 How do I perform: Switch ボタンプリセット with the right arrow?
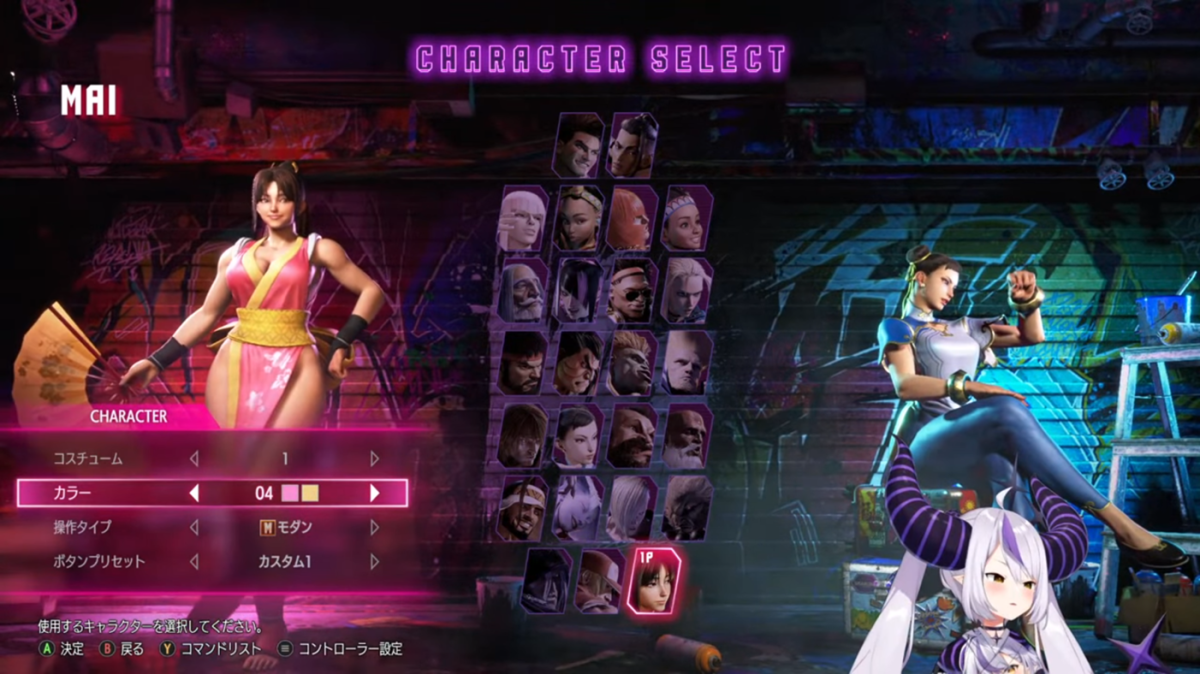pyautogui.click(x=375, y=562)
